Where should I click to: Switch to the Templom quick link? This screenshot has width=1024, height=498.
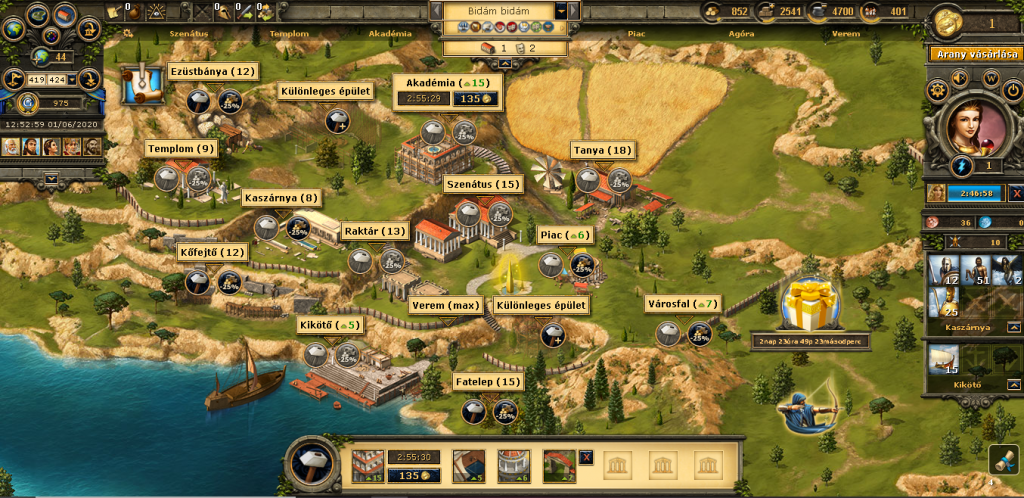(288, 33)
